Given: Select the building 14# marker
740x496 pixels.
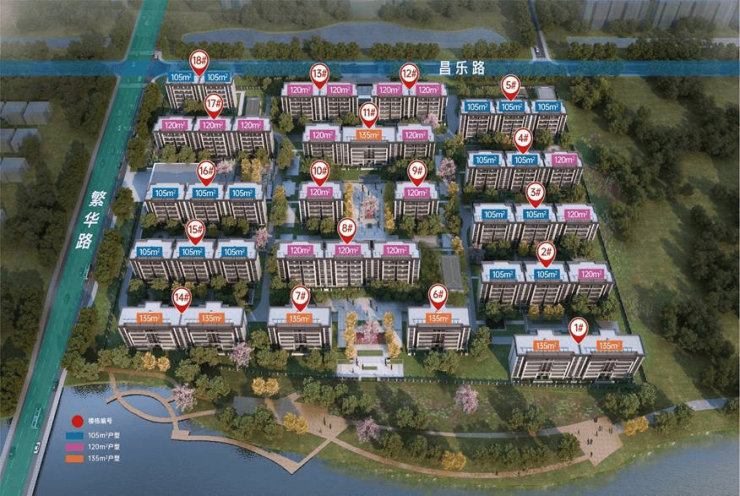Looking at the screenshot, I should pos(181,297).
